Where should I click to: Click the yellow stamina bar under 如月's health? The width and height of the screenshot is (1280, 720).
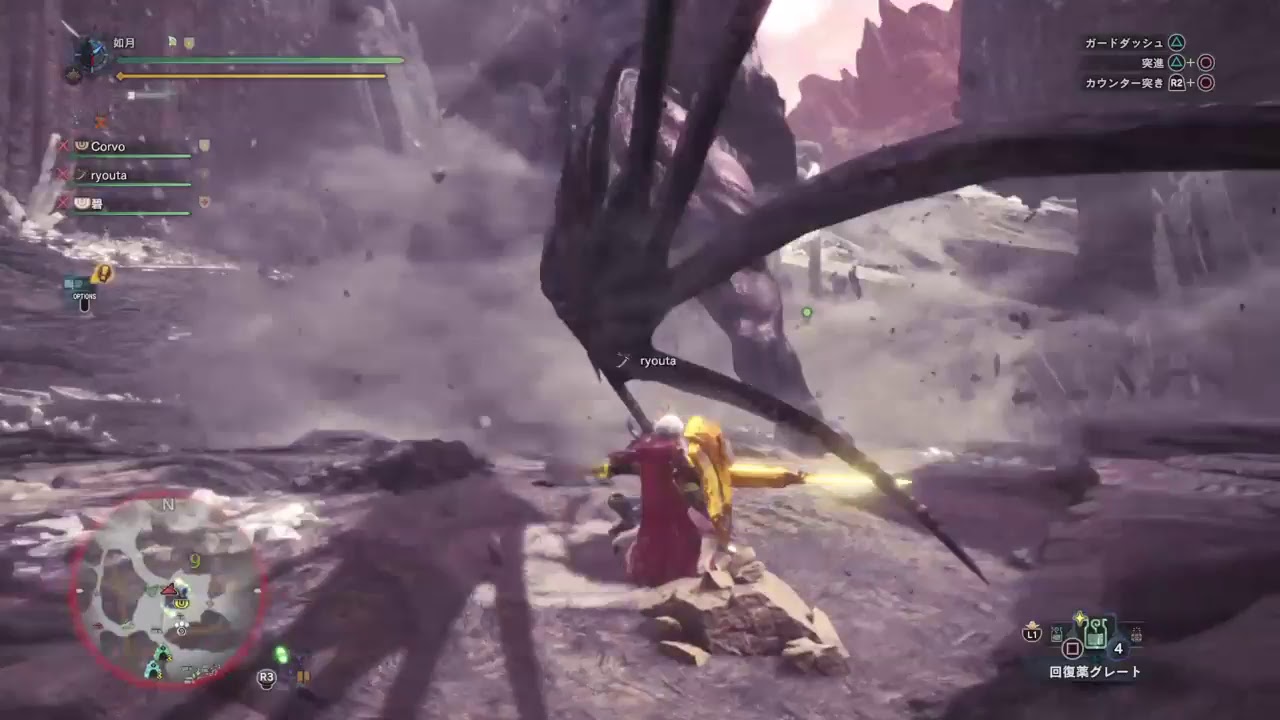coord(248,75)
